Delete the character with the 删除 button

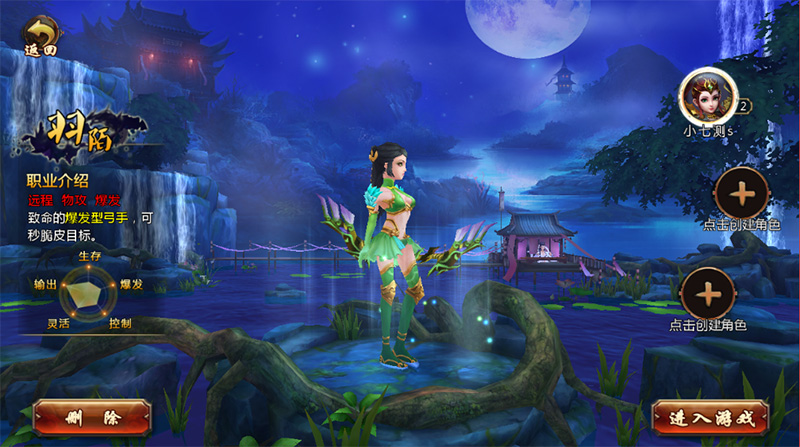point(91,417)
